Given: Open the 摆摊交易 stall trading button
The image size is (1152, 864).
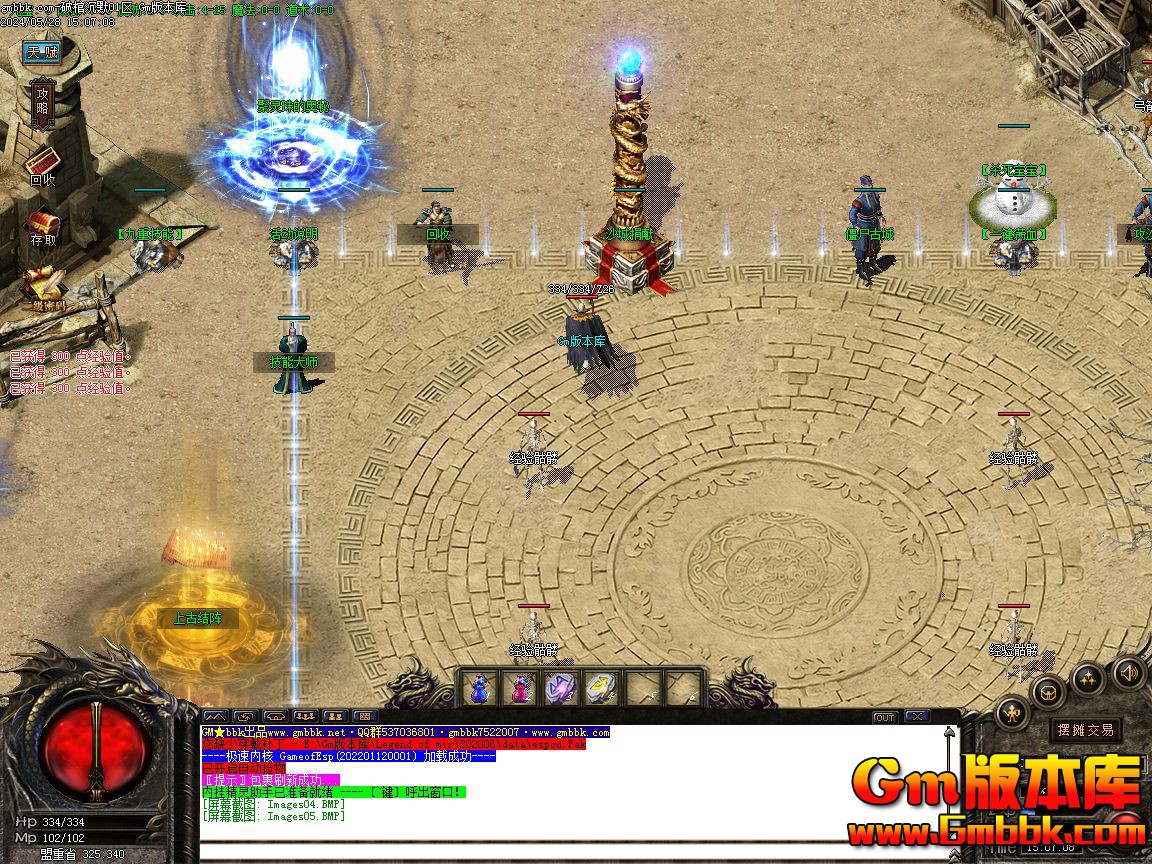Looking at the screenshot, I should coord(1086,730).
